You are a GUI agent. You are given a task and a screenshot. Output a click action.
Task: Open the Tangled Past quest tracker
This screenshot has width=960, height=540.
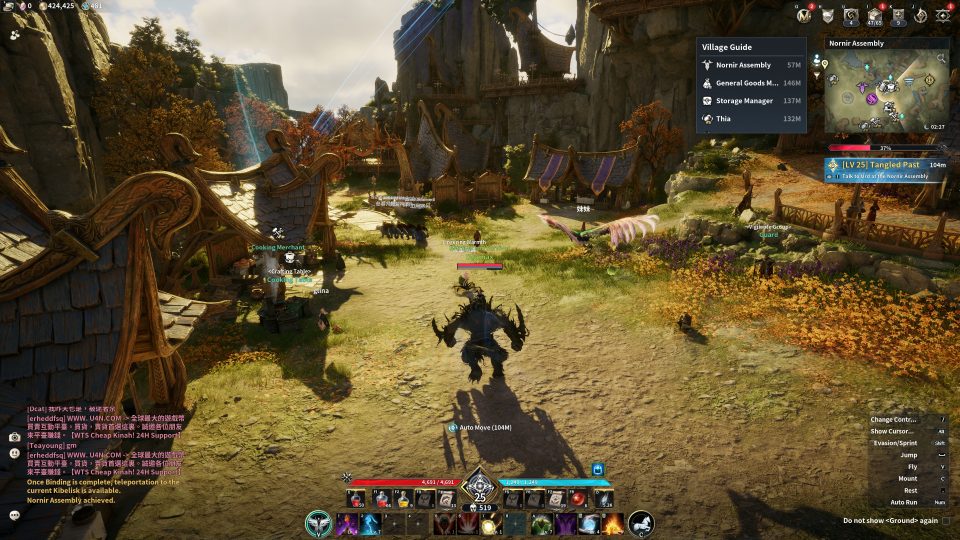[x=886, y=170]
